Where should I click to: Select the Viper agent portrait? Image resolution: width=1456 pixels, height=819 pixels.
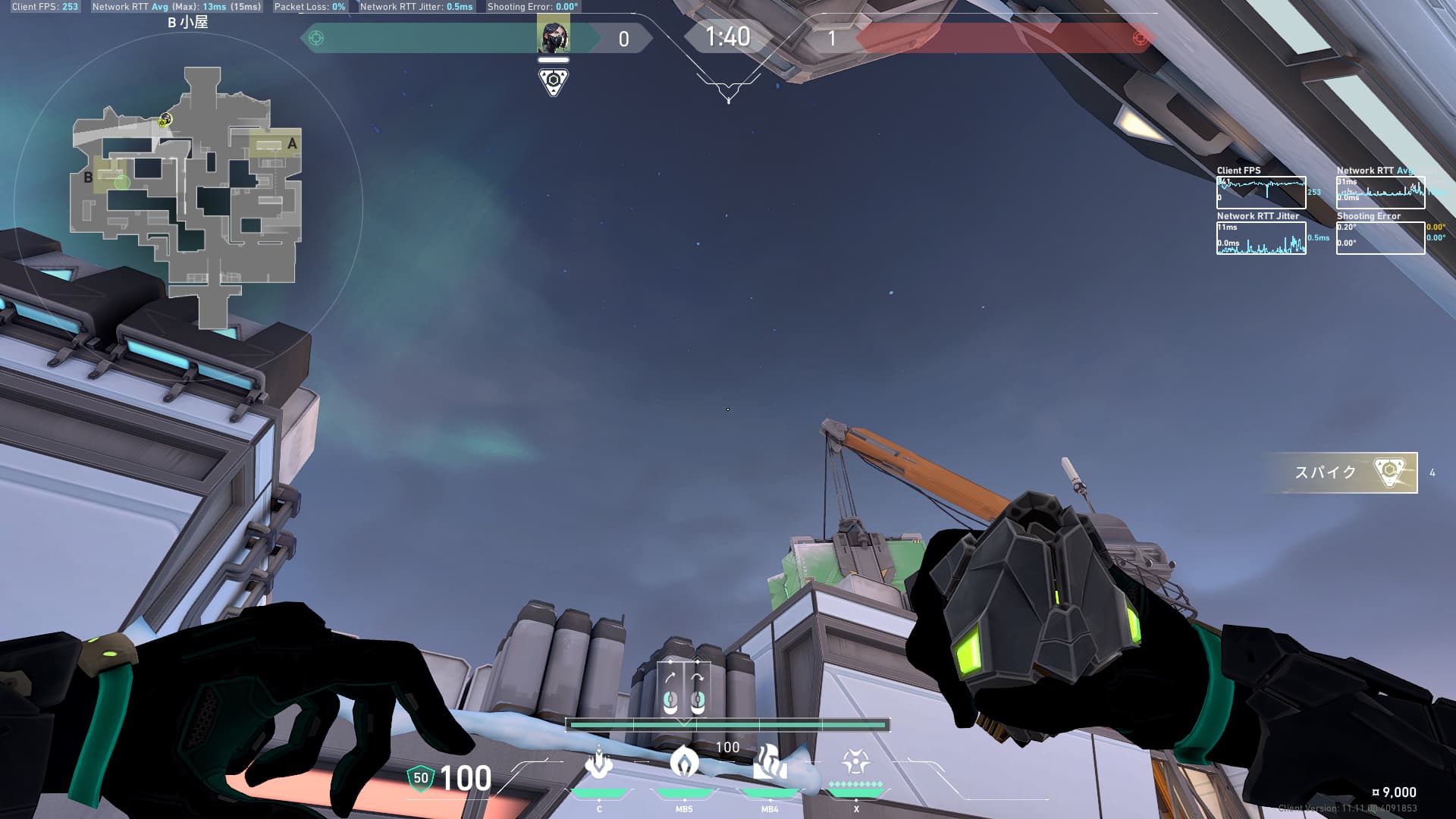coord(553,36)
